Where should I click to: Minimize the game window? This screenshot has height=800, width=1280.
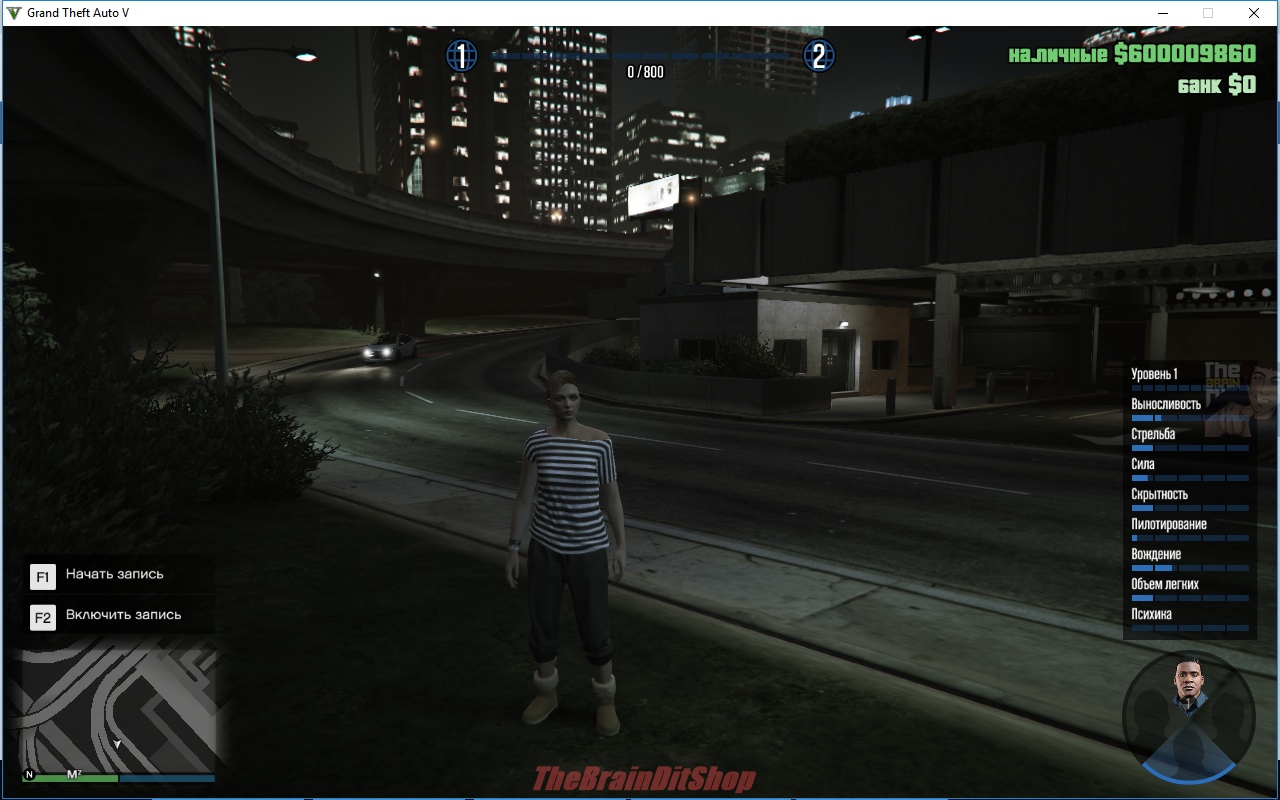coord(1161,13)
